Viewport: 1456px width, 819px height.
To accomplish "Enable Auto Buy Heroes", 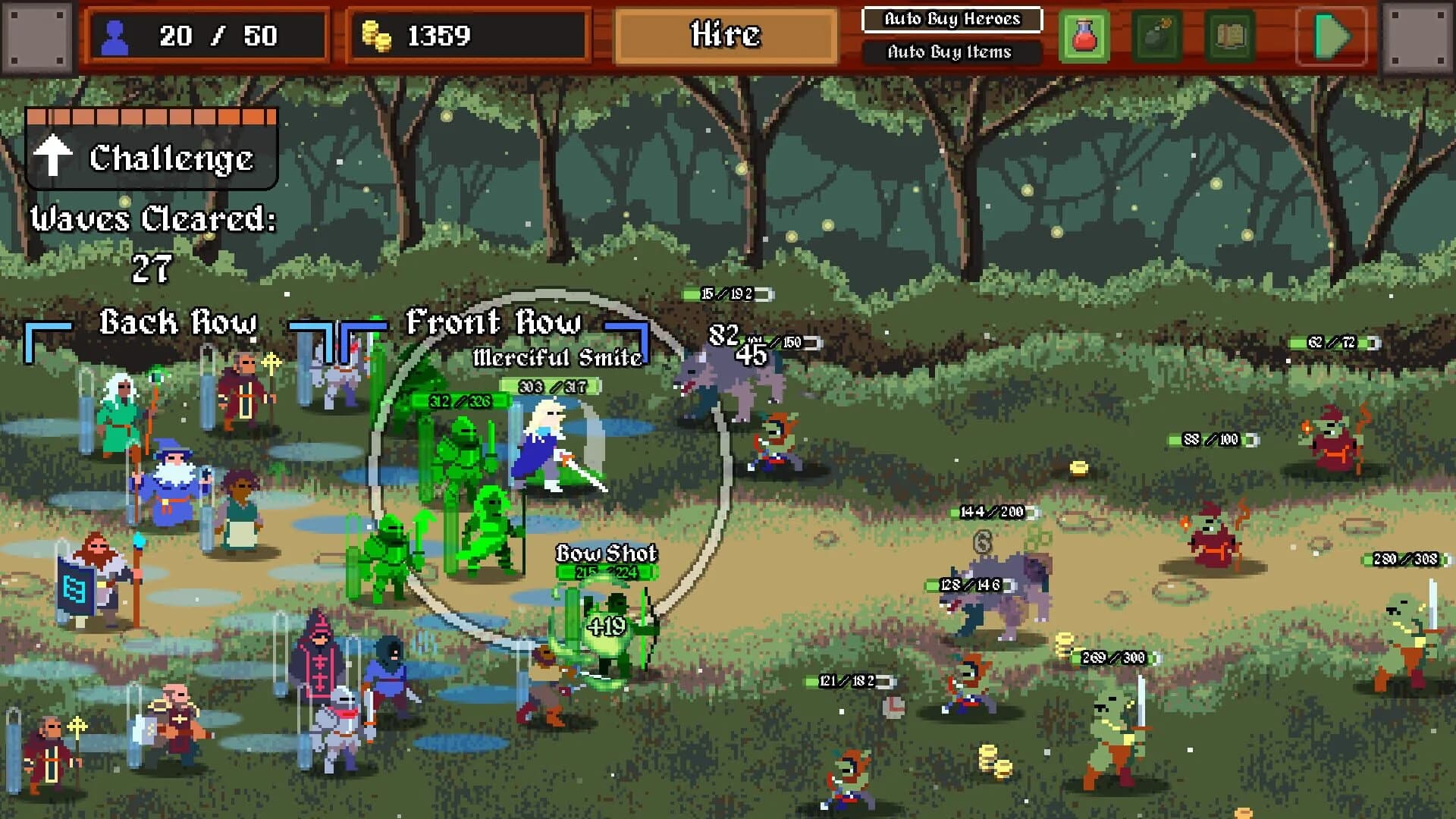I will tap(952, 20).
